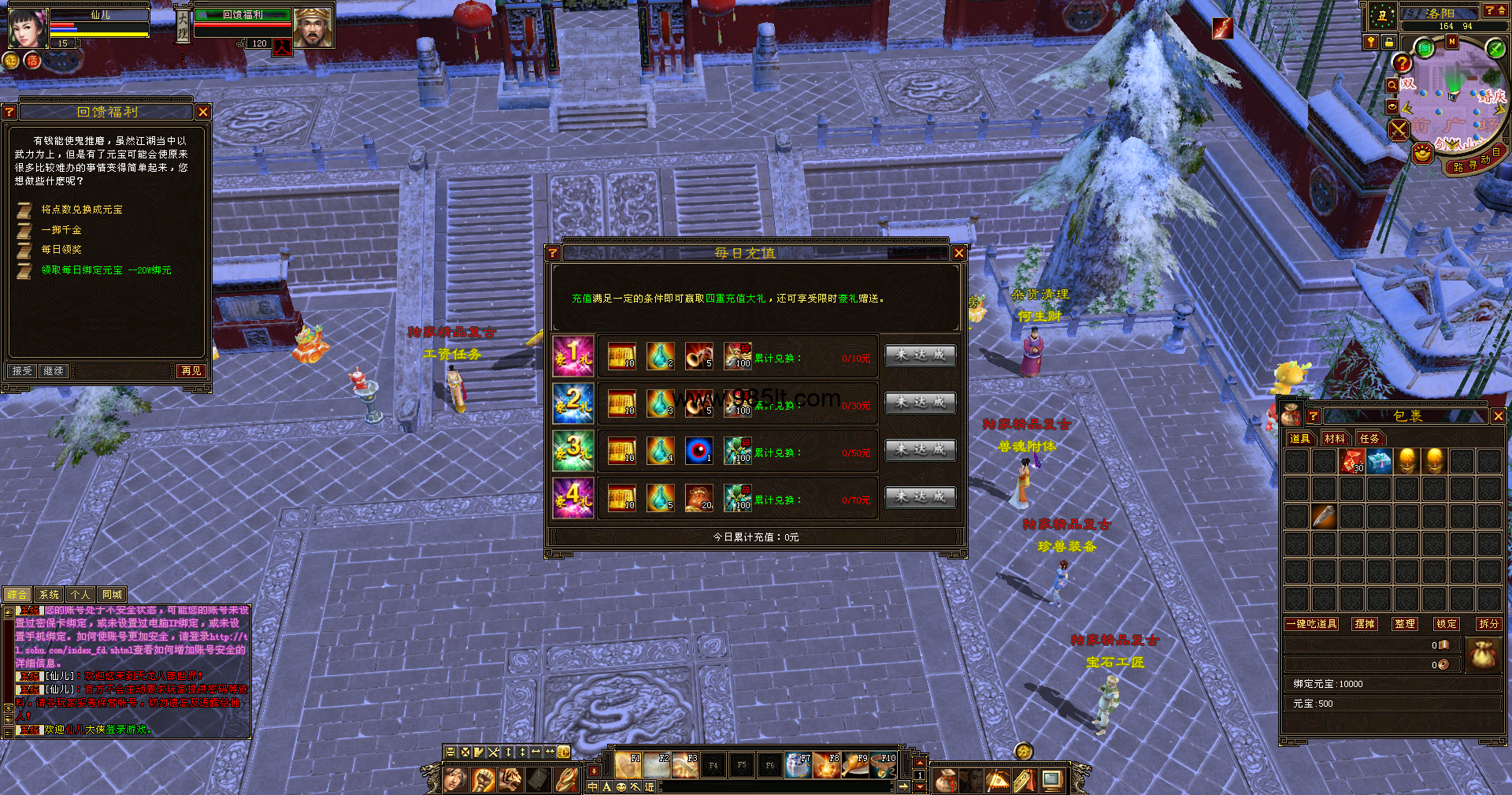Sort the bag with 整理 button
The width and height of the screenshot is (1512, 795).
pyautogui.click(x=1404, y=624)
